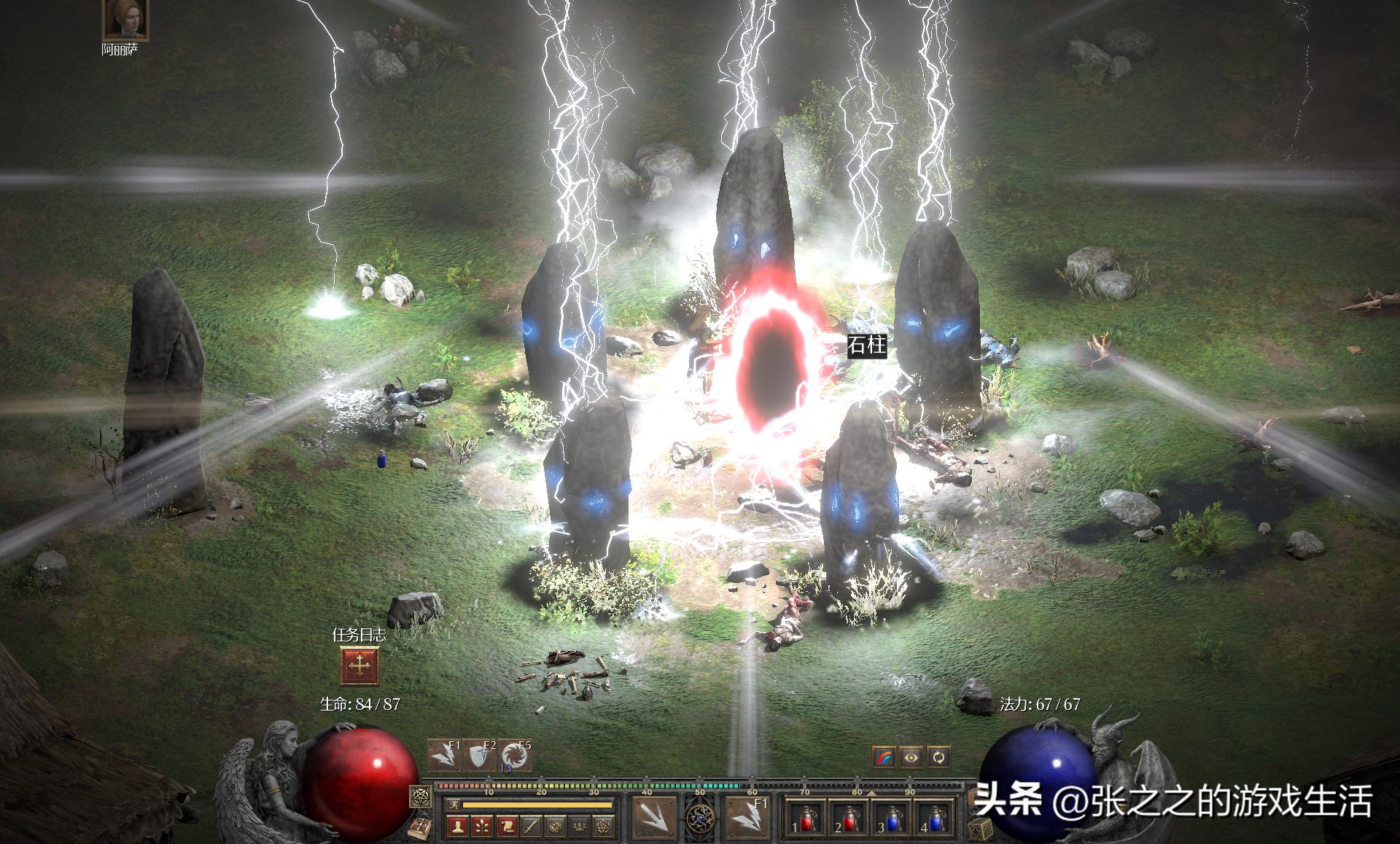Activate the F1 lightning bolt quick skill

point(444,757)
